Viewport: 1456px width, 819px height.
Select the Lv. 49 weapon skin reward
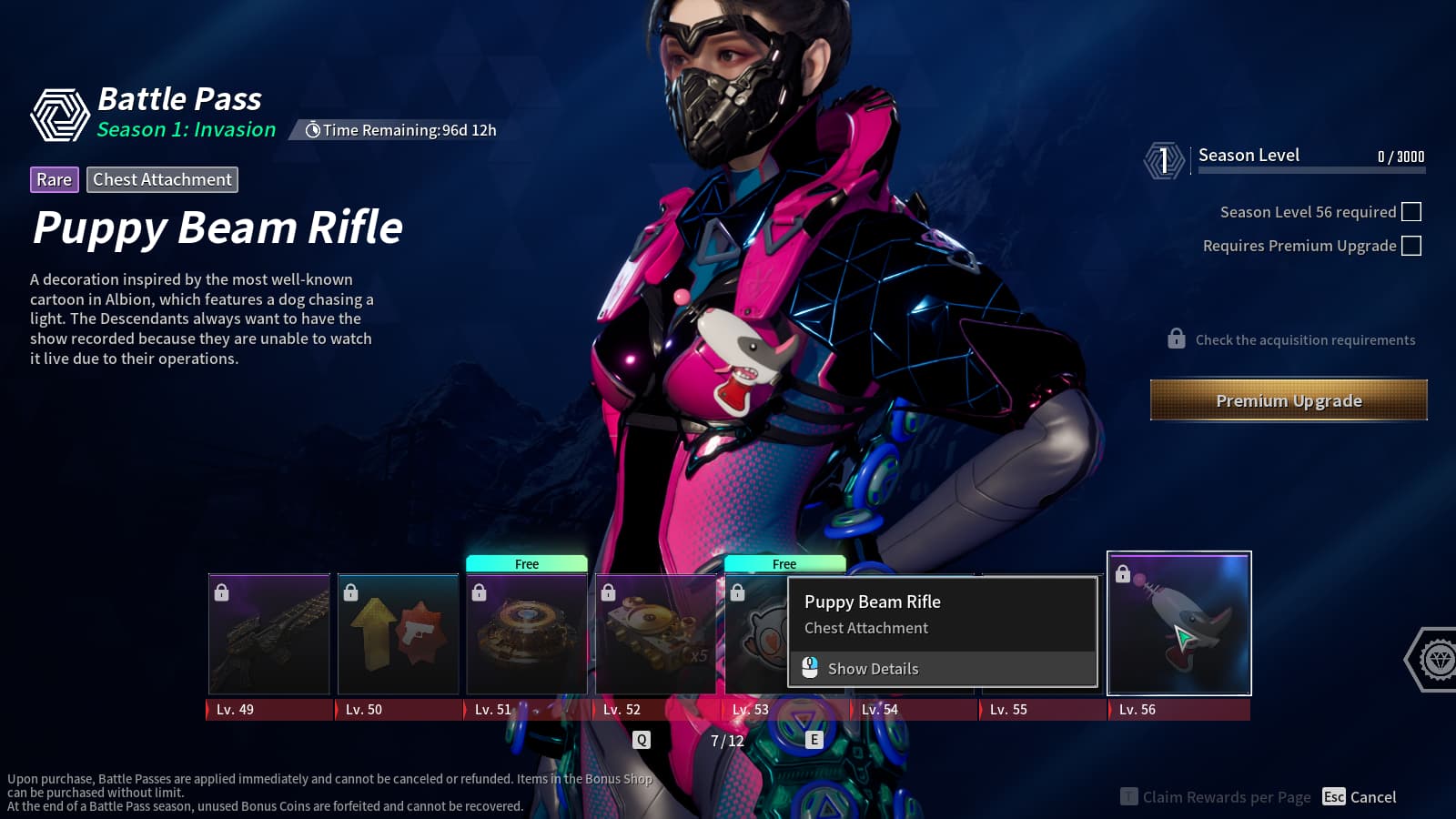click(269, 634)
